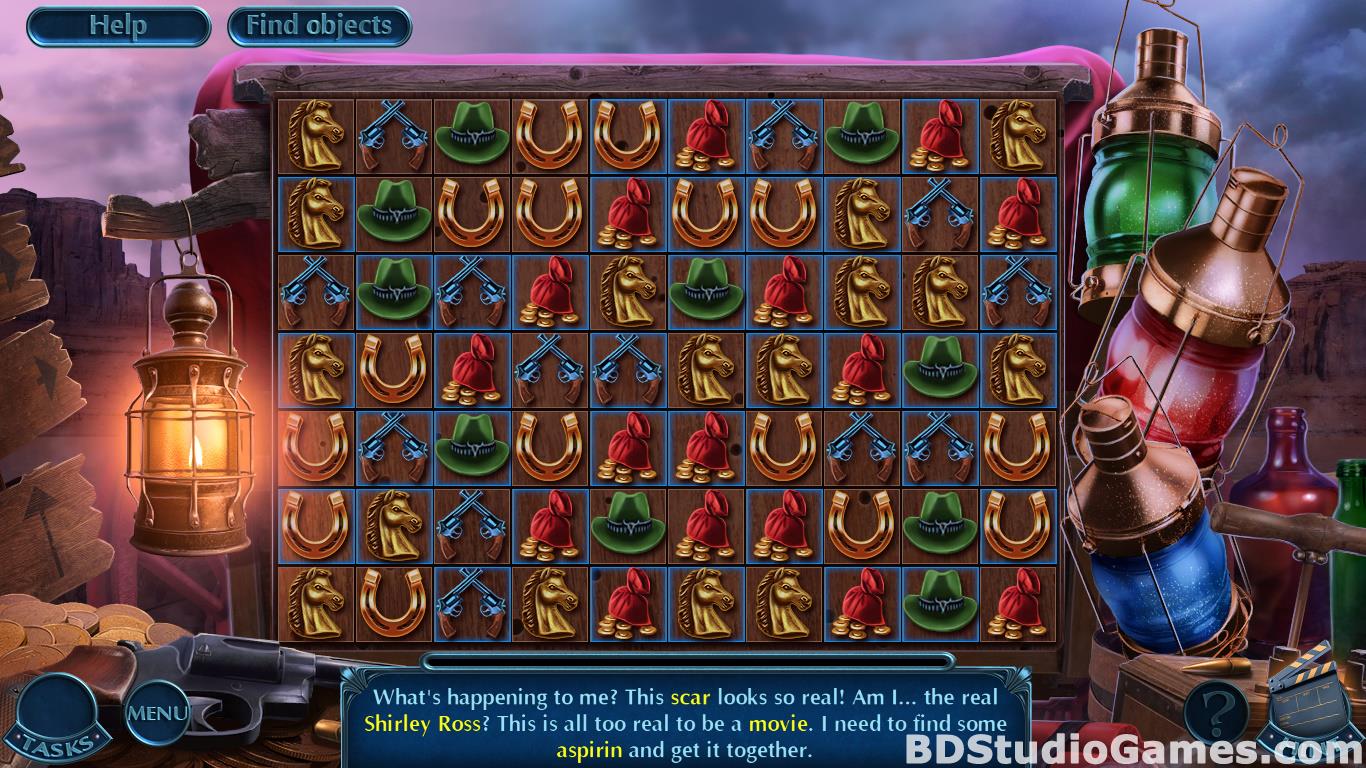The width and height of the screenshot is (1366, 768).
Task: Switch to Find objects mode
Action: coord(319,26)
